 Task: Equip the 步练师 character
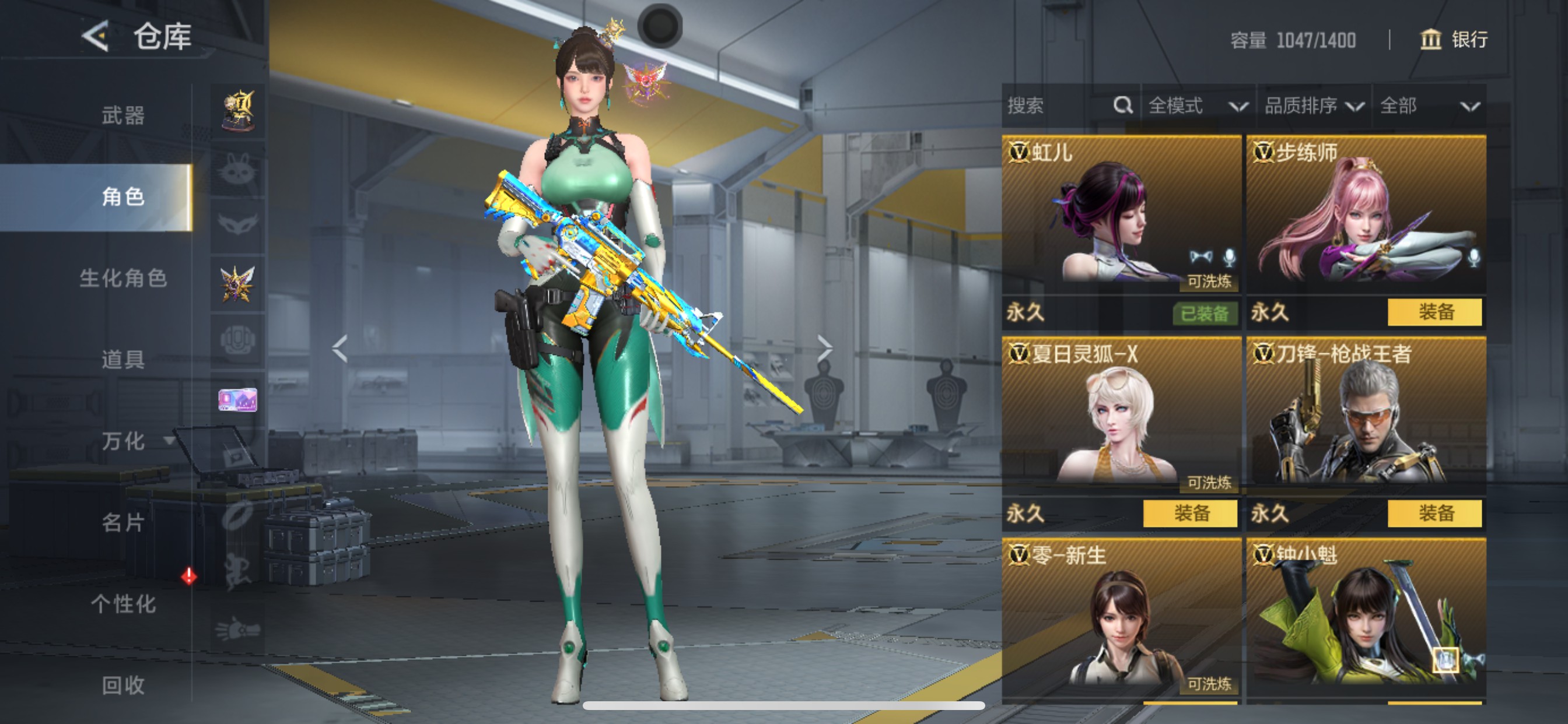coord(1434,312)
